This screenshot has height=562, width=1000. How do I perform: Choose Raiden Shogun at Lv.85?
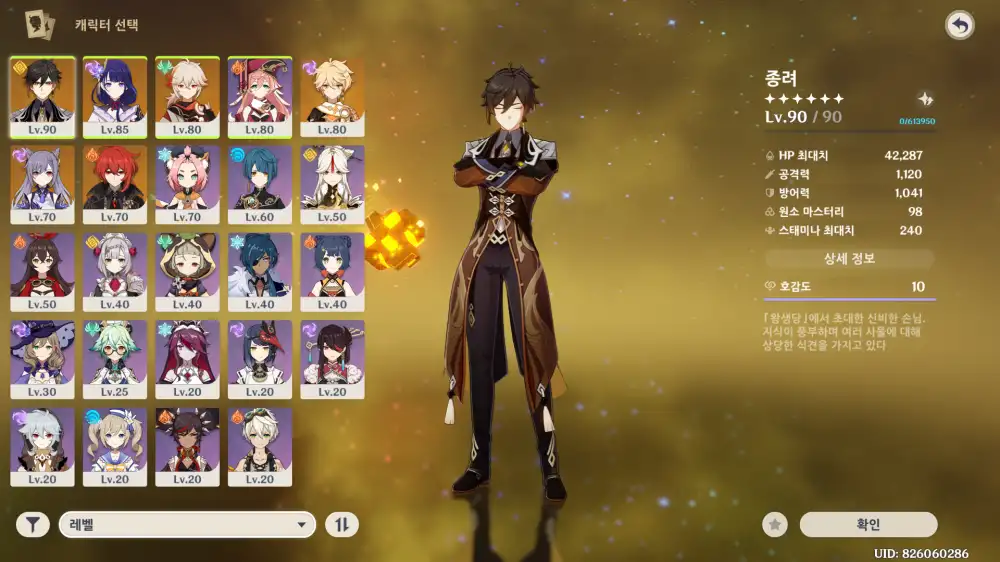point(115,96)
